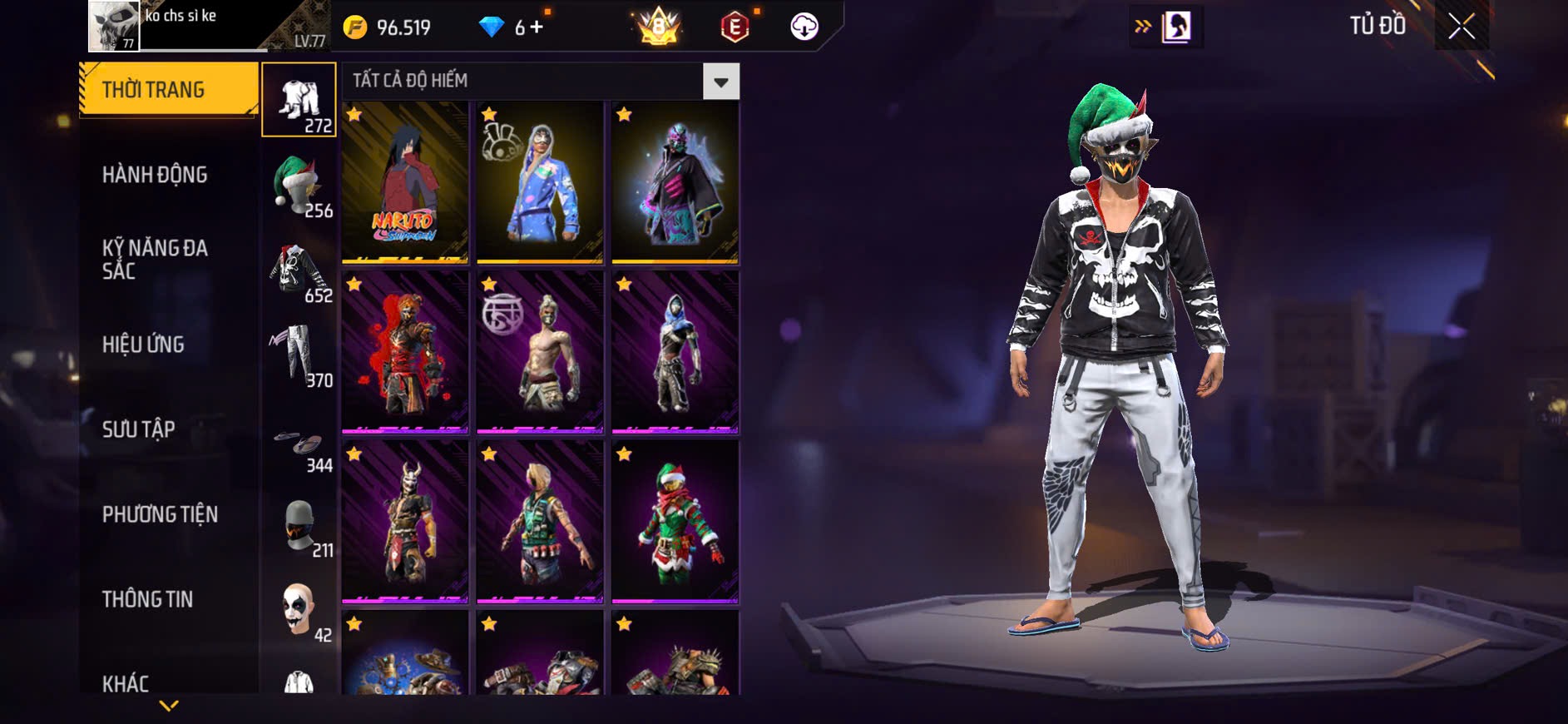Go to the Sưu Tập tab
The height and width of the screenshot is (724, 1568).
tap(139, 429)
